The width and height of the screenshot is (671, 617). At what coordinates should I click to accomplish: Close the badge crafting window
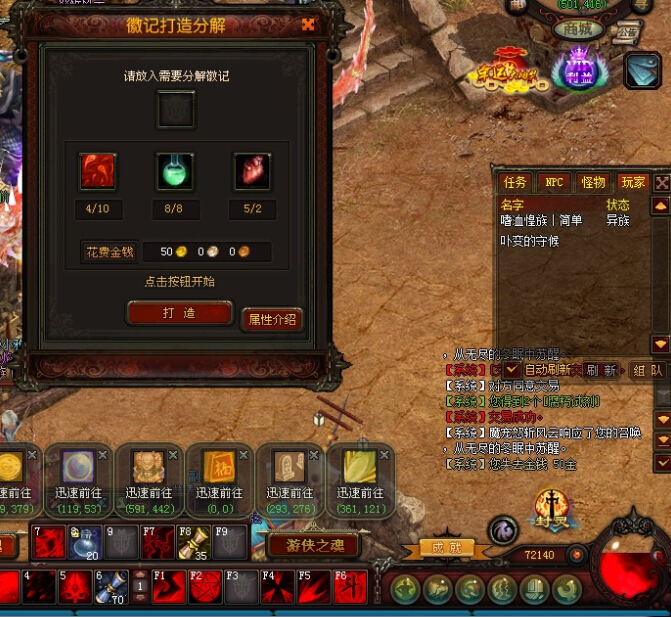(308, 25)
